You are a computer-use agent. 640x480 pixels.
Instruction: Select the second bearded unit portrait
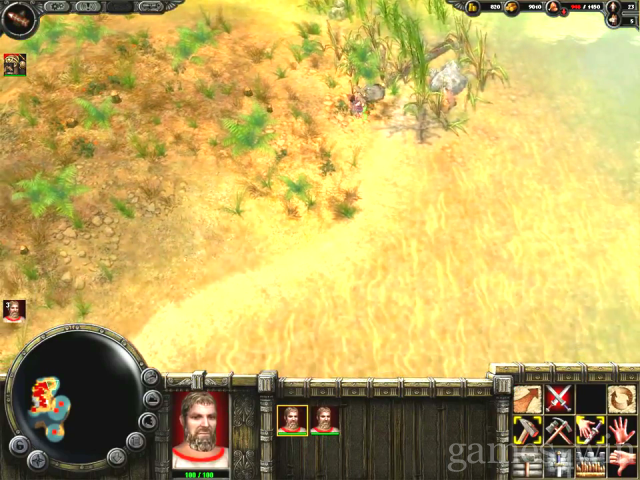point(325,419)
